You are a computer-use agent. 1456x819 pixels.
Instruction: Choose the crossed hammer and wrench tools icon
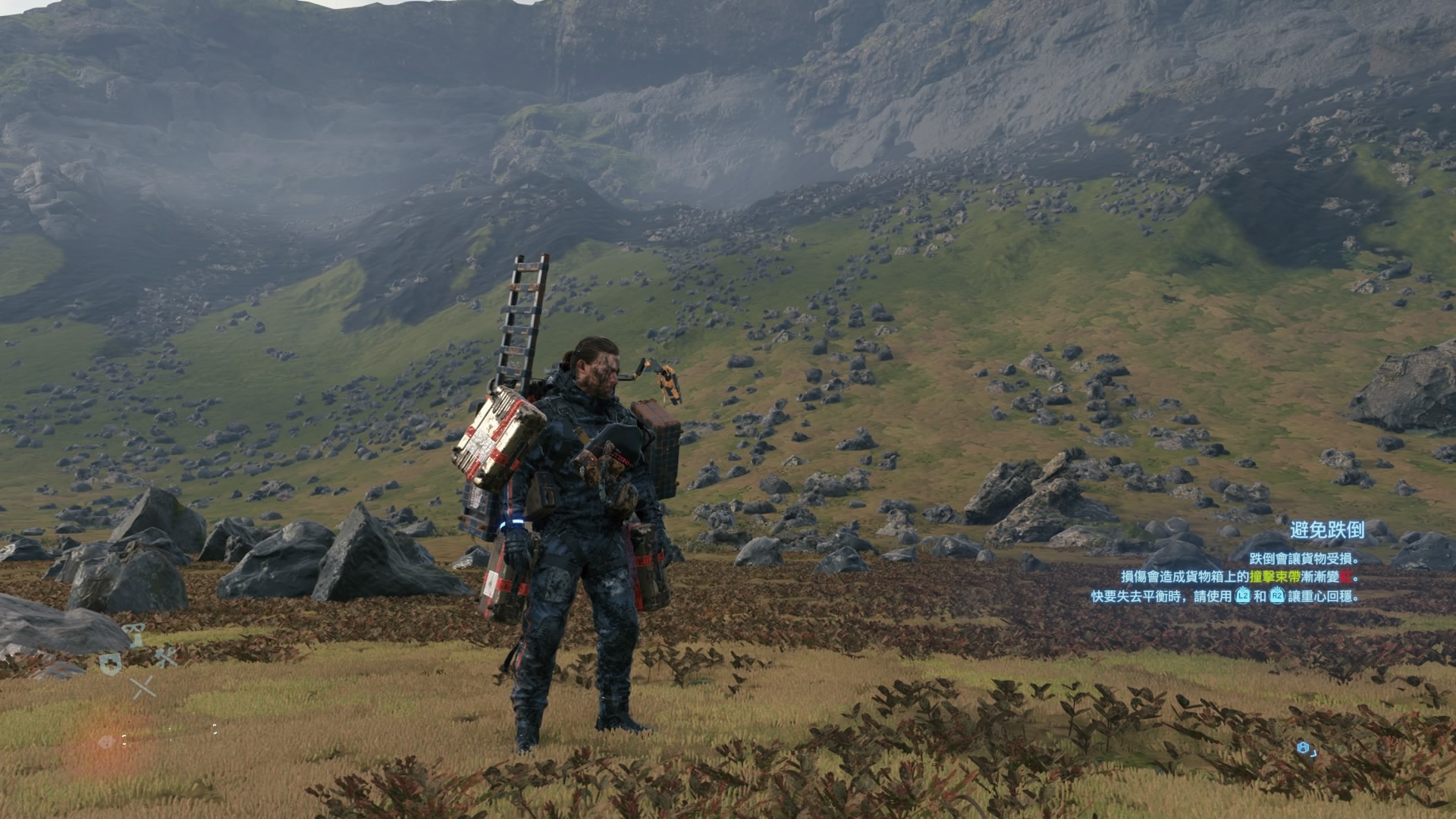(x=166, y=657)
